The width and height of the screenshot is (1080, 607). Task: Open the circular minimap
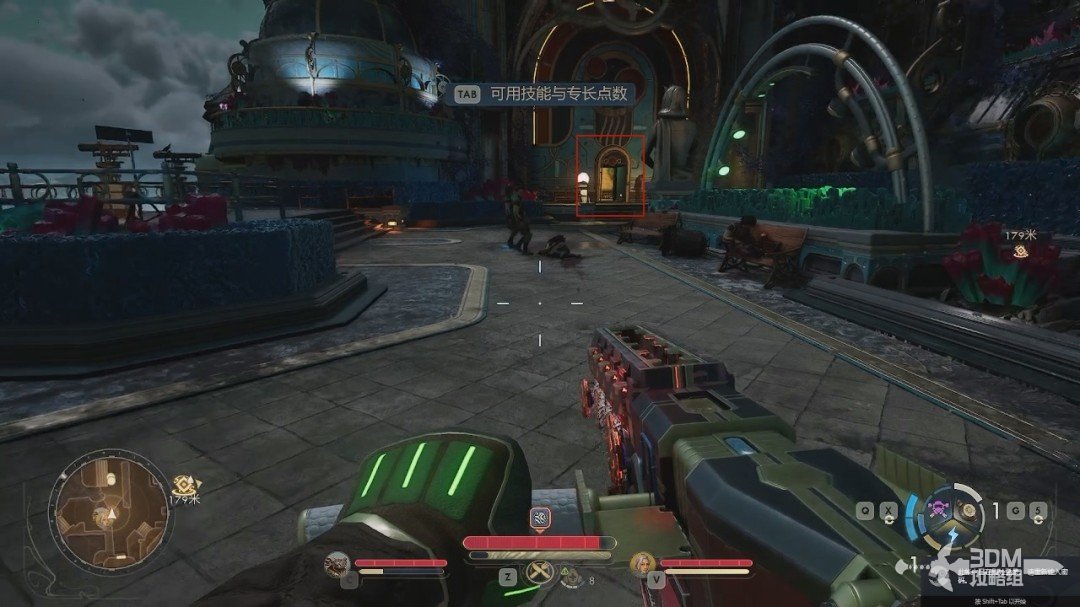click(x=112, y=508)
